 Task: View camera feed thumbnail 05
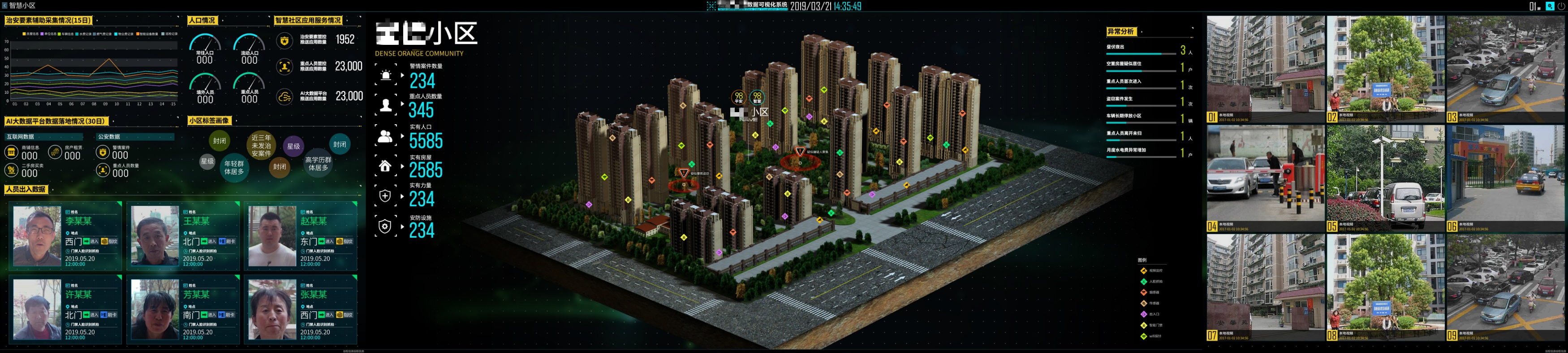coord(1385,179)
